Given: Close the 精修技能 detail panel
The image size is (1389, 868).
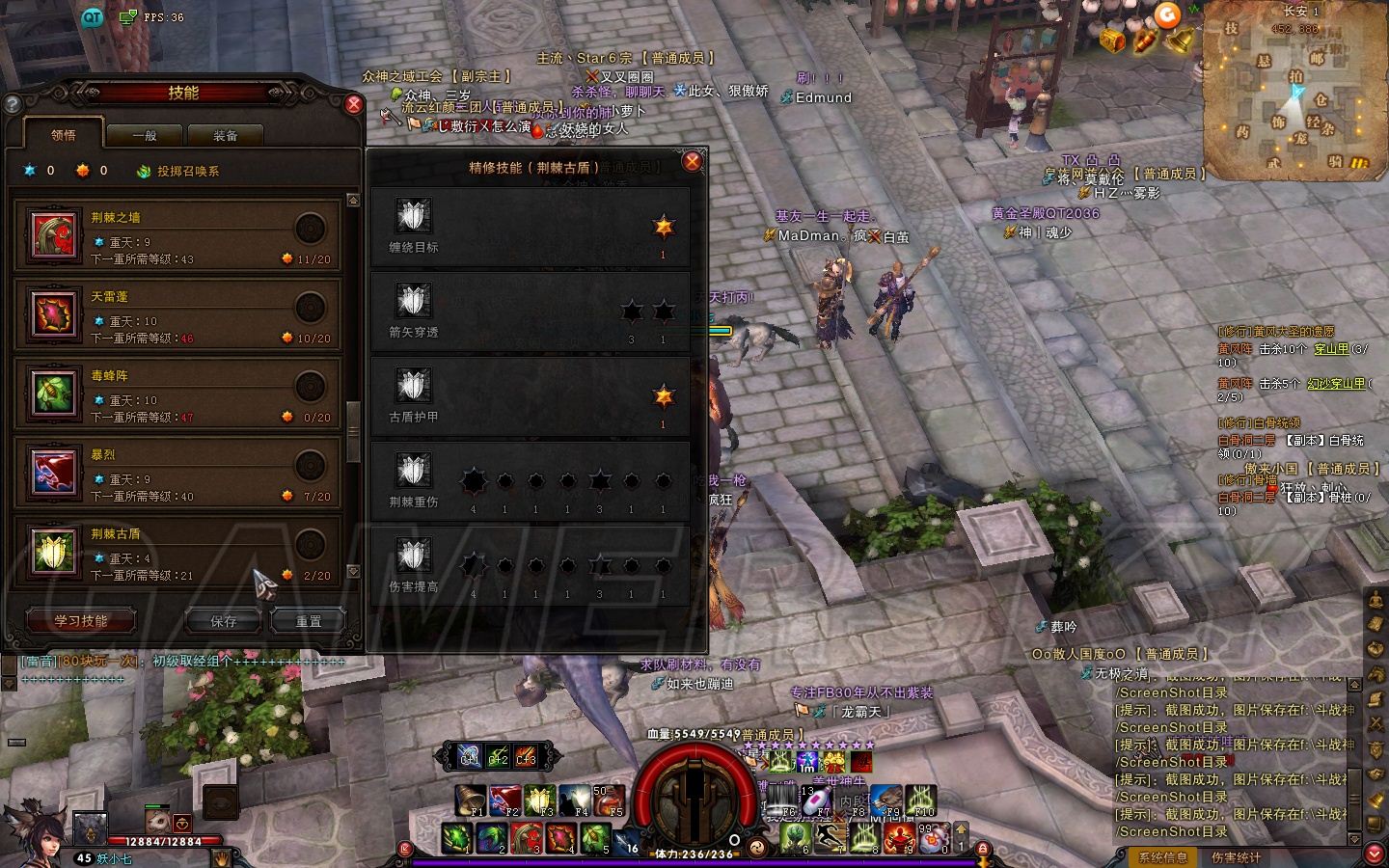Looking at the screenshot, I should [x=692, y=162].
